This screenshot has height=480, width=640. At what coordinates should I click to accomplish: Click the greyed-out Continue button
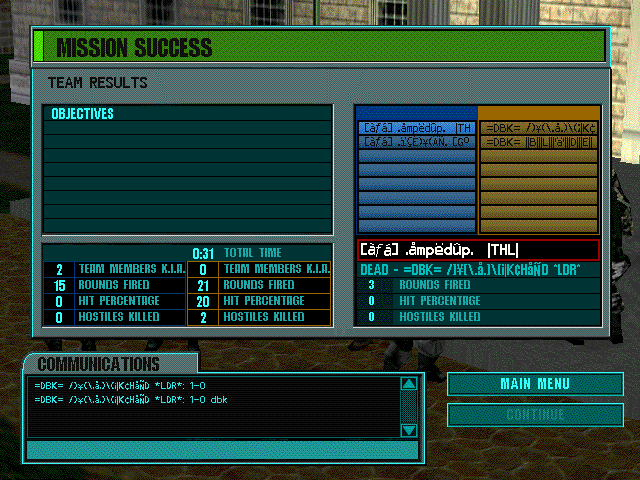point(526,414)
